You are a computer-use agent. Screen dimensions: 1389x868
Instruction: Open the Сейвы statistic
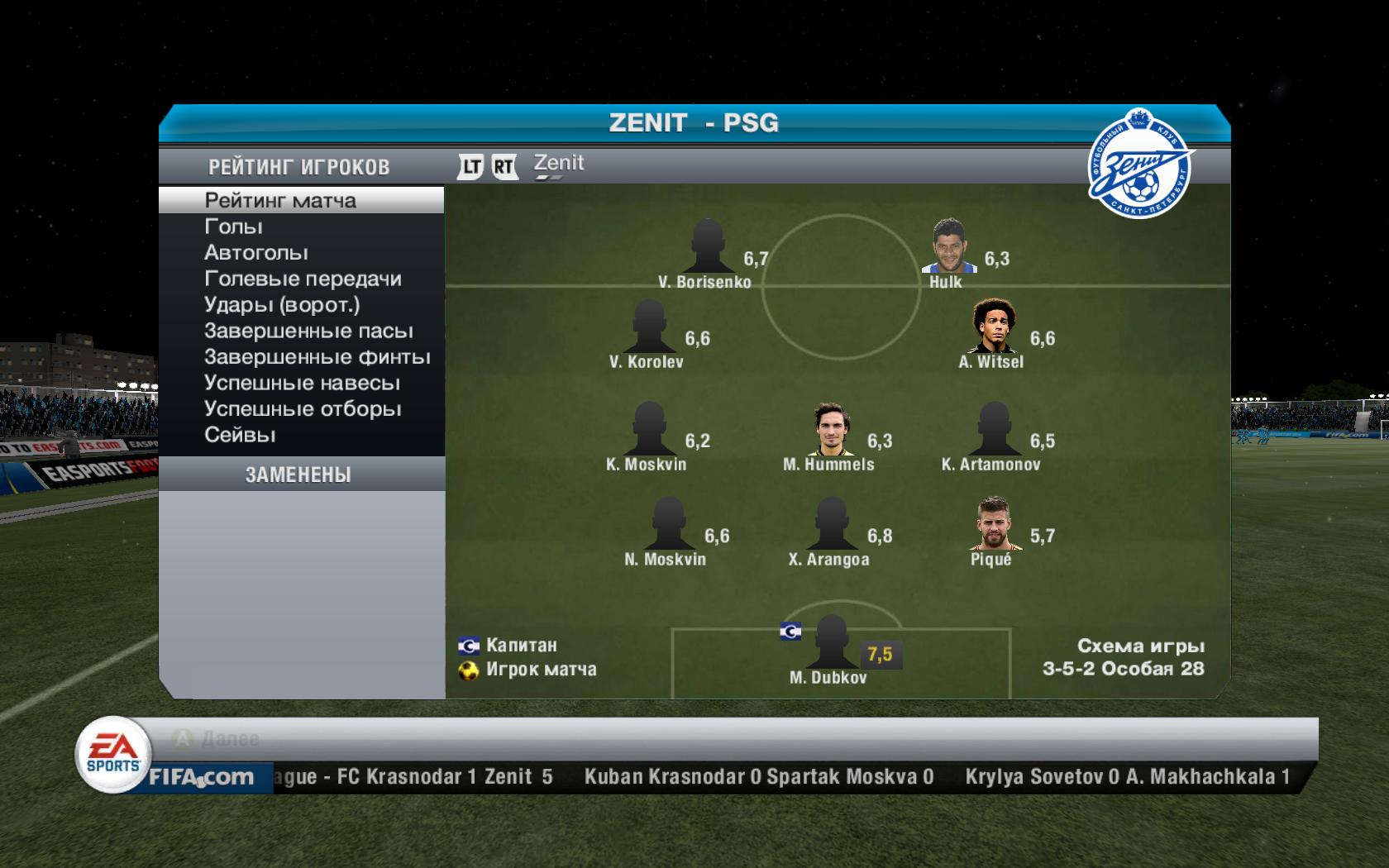240,435
